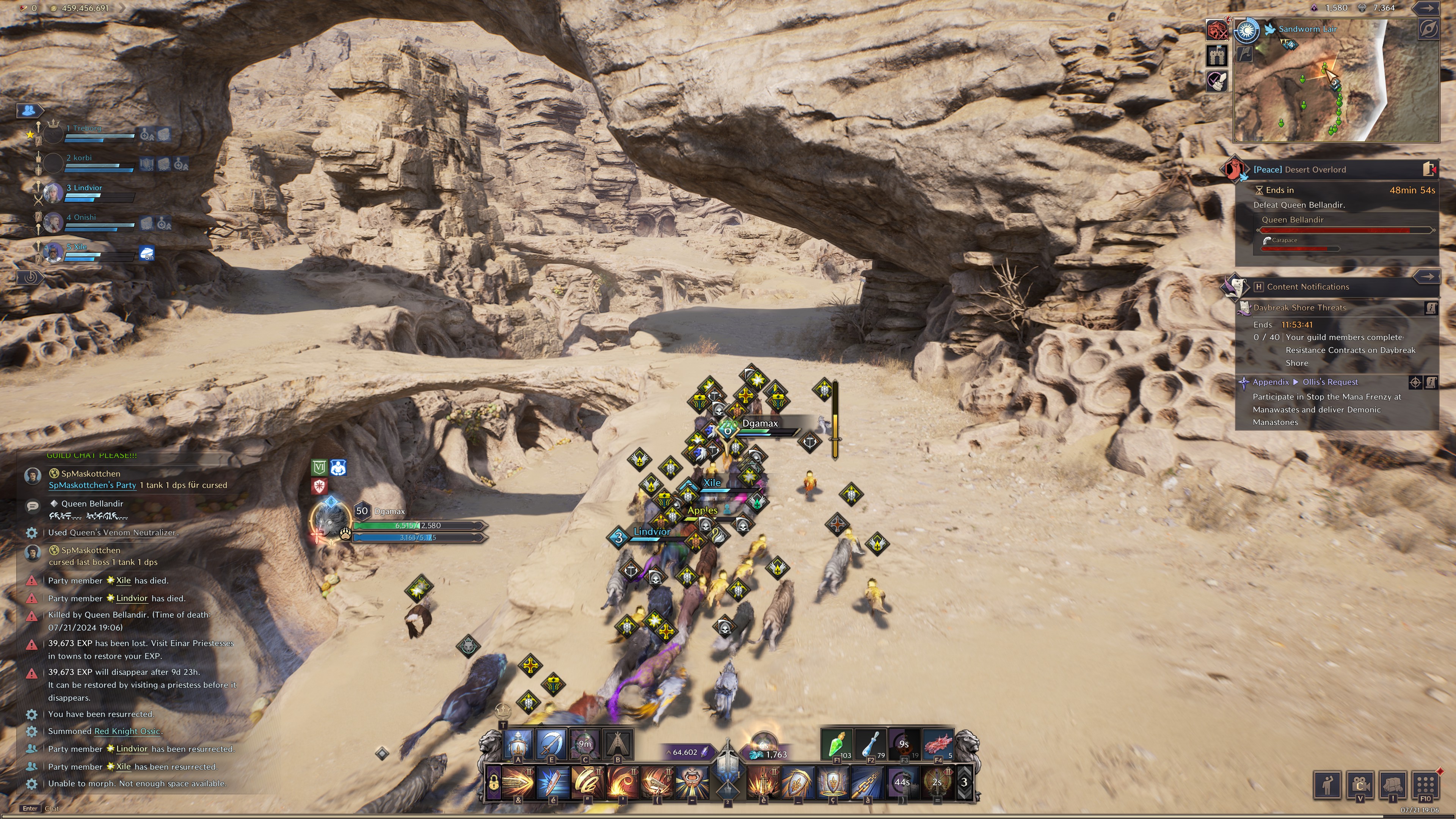Open Ollis's Request quest tracker entry
The image size is (1456, 819).
[1329, 382]
